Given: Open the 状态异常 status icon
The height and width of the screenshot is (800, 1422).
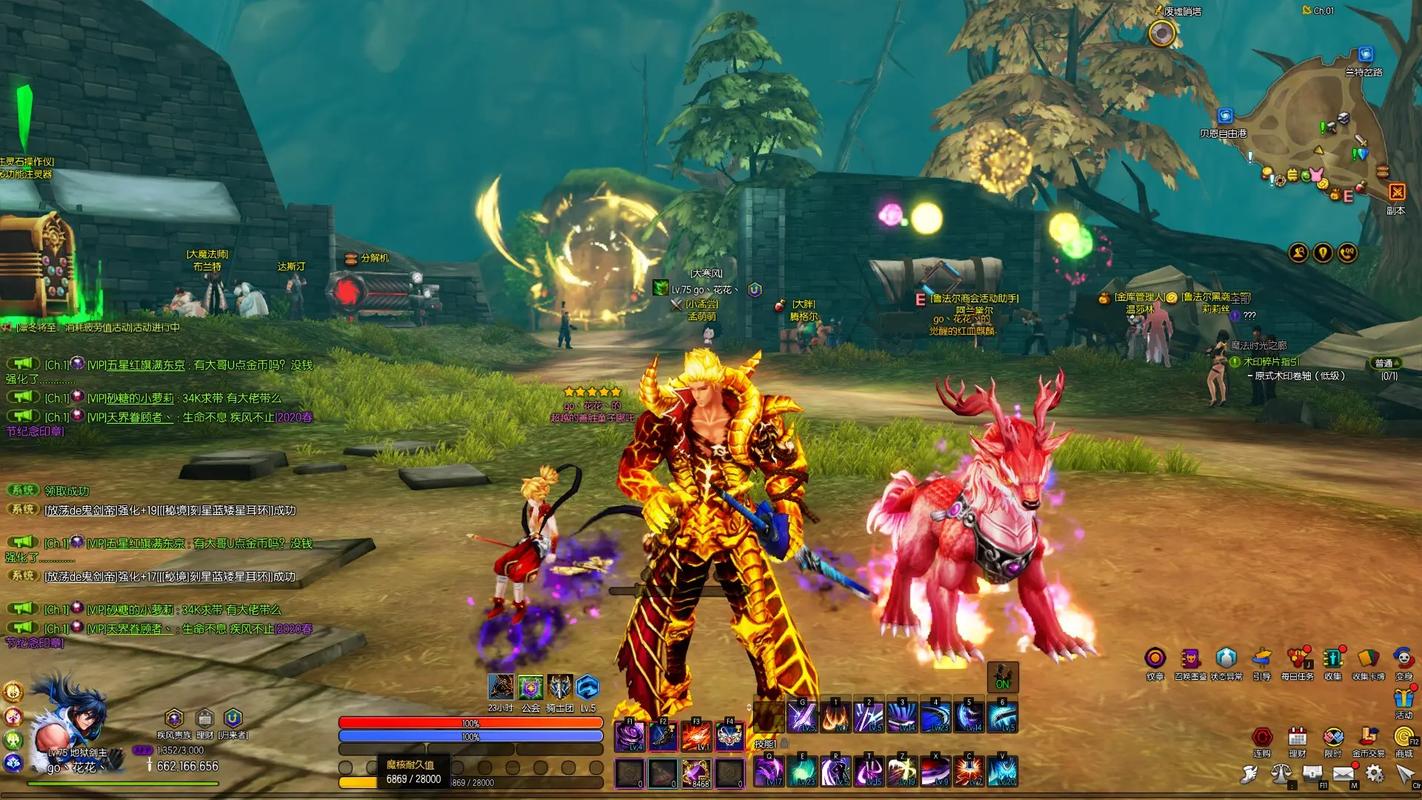Looking at the screenshot, I should (x=1226, y=659).
